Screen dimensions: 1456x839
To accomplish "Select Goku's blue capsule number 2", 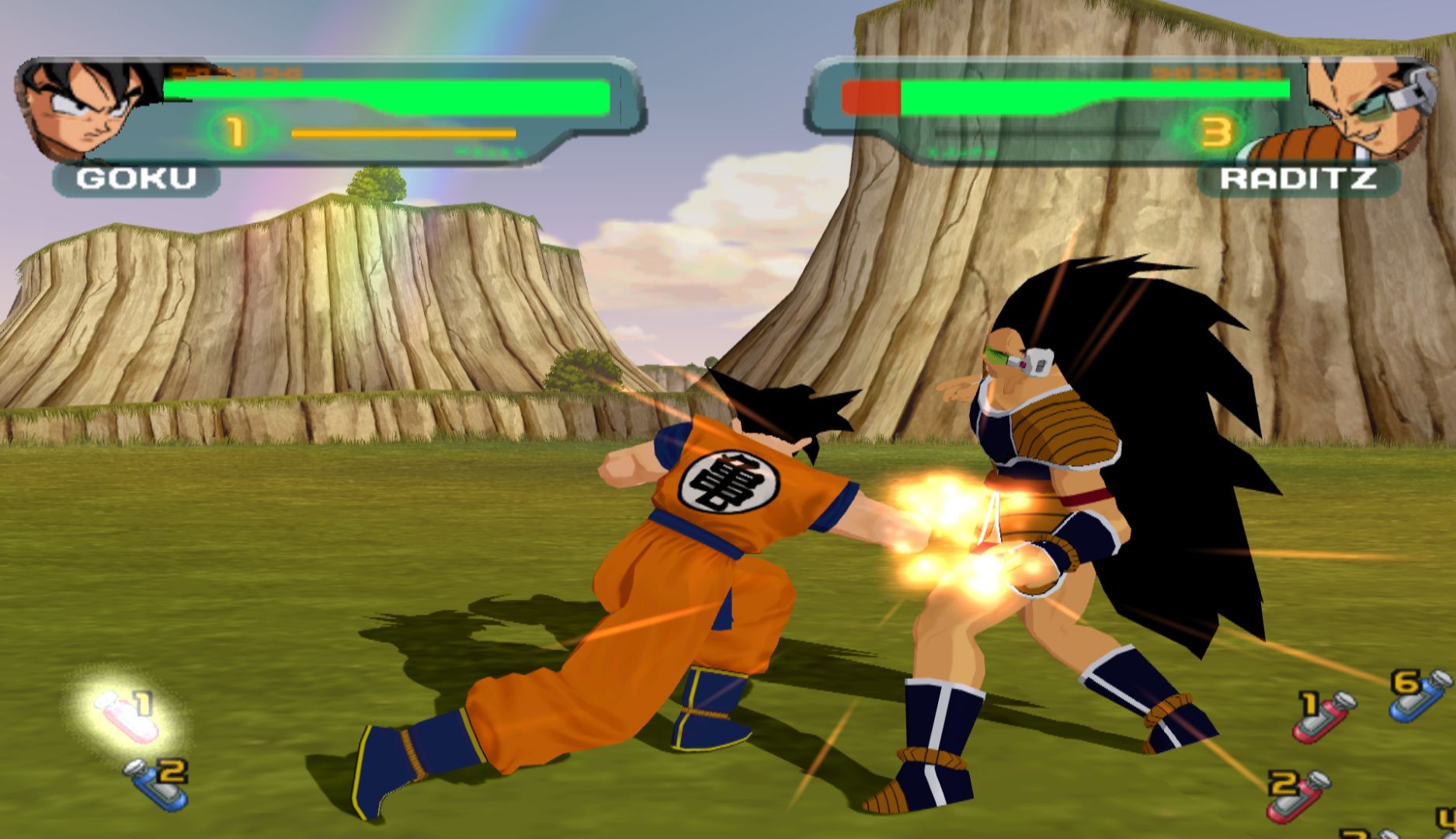I will pos(159,785).
